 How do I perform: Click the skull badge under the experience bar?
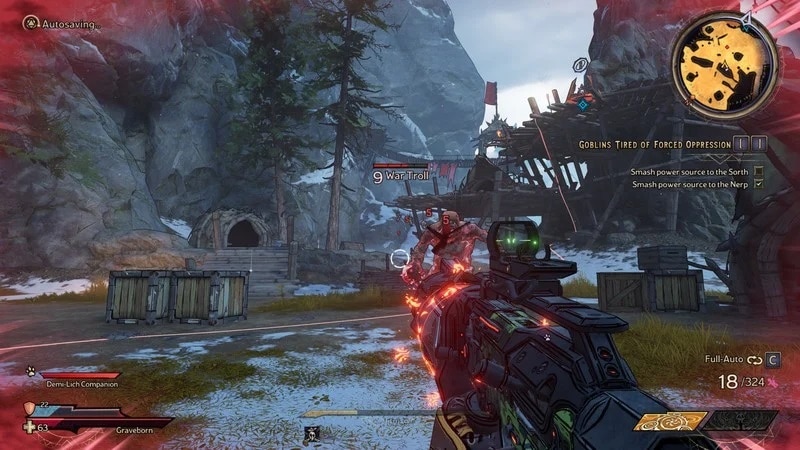click(313, 432)
